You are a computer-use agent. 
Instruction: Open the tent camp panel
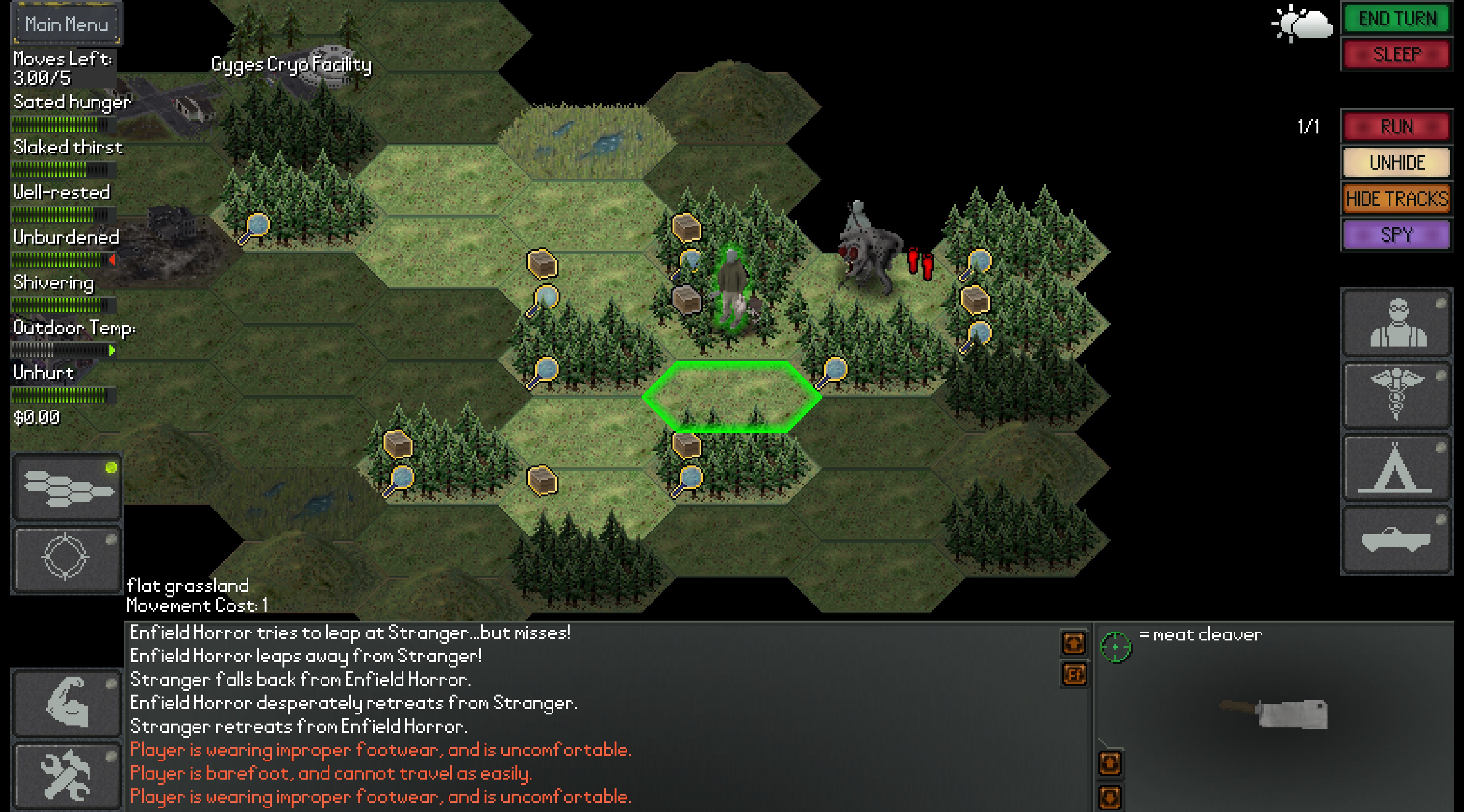pos(1397,468)
